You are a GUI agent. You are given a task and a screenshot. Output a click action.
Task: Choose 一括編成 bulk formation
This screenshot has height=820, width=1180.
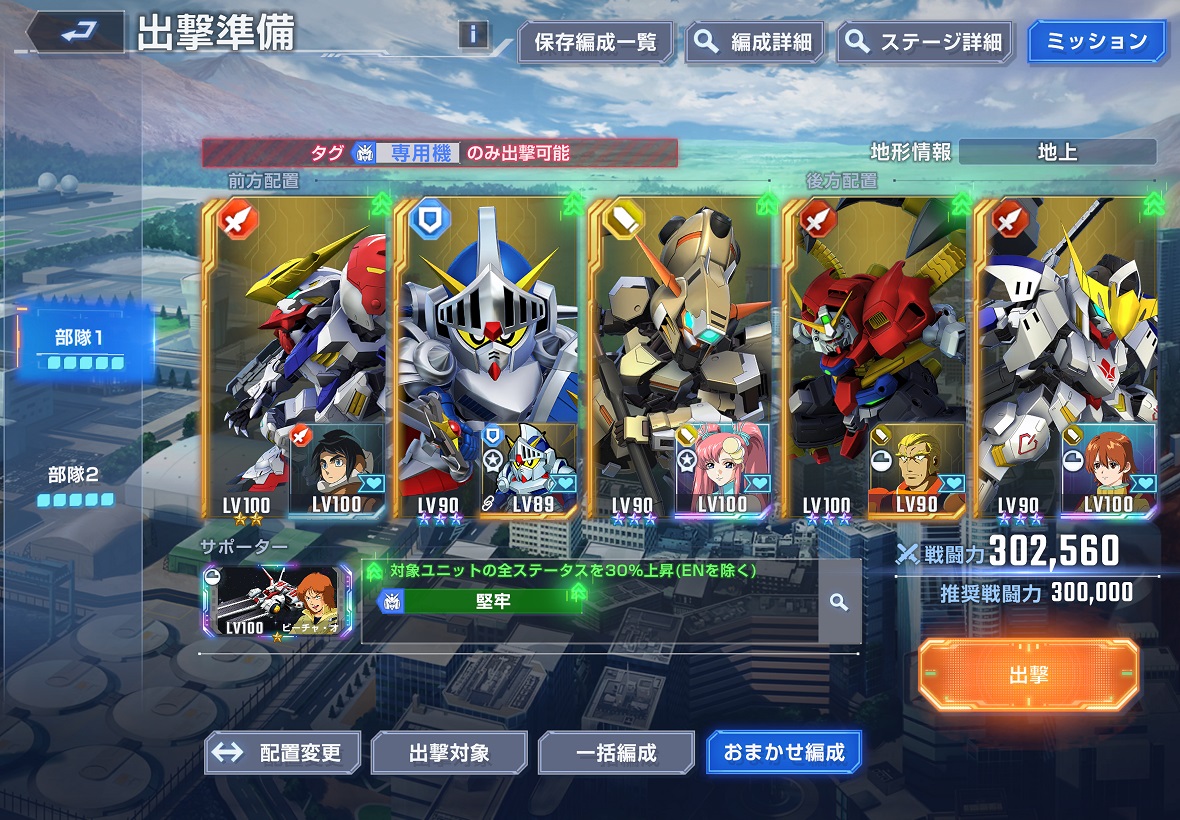tap(616, 752)
